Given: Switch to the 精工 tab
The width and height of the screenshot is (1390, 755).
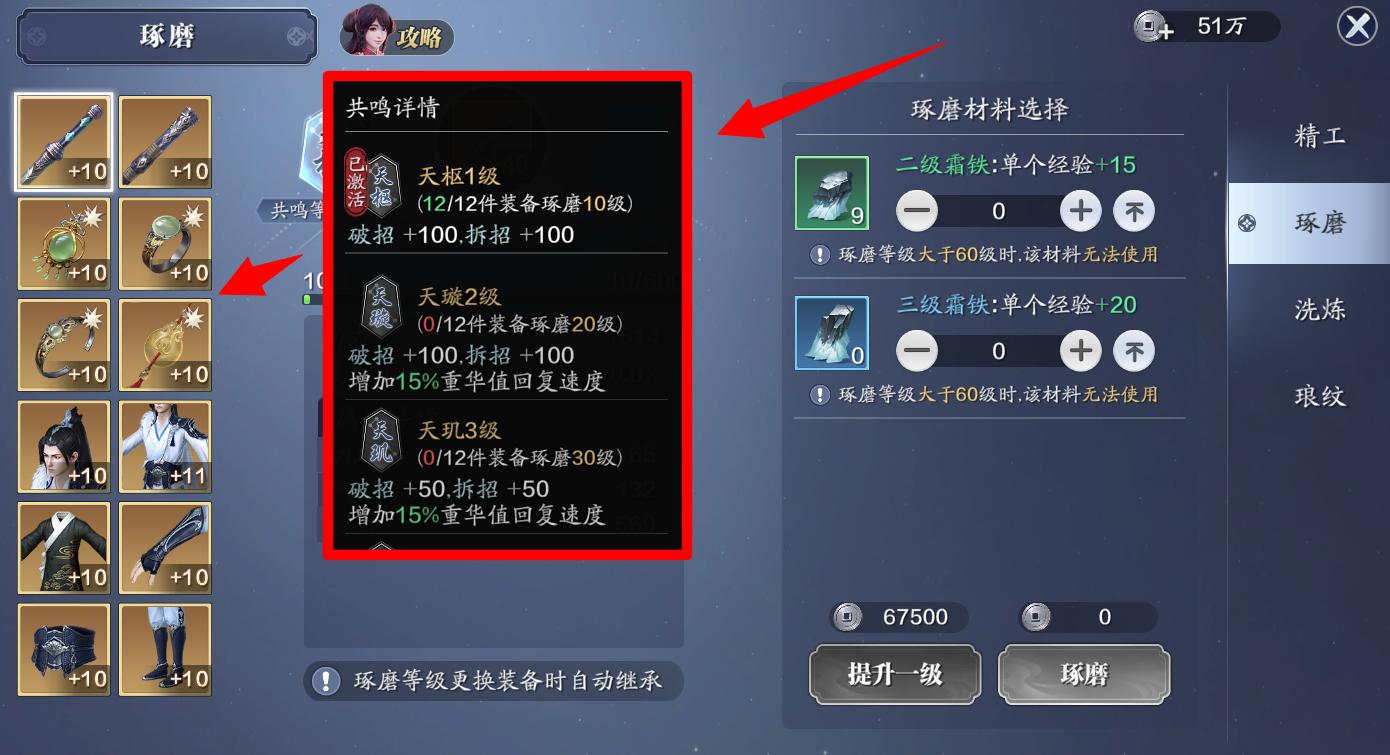Looking at the screenshot, I should [x=1320, y=135].
